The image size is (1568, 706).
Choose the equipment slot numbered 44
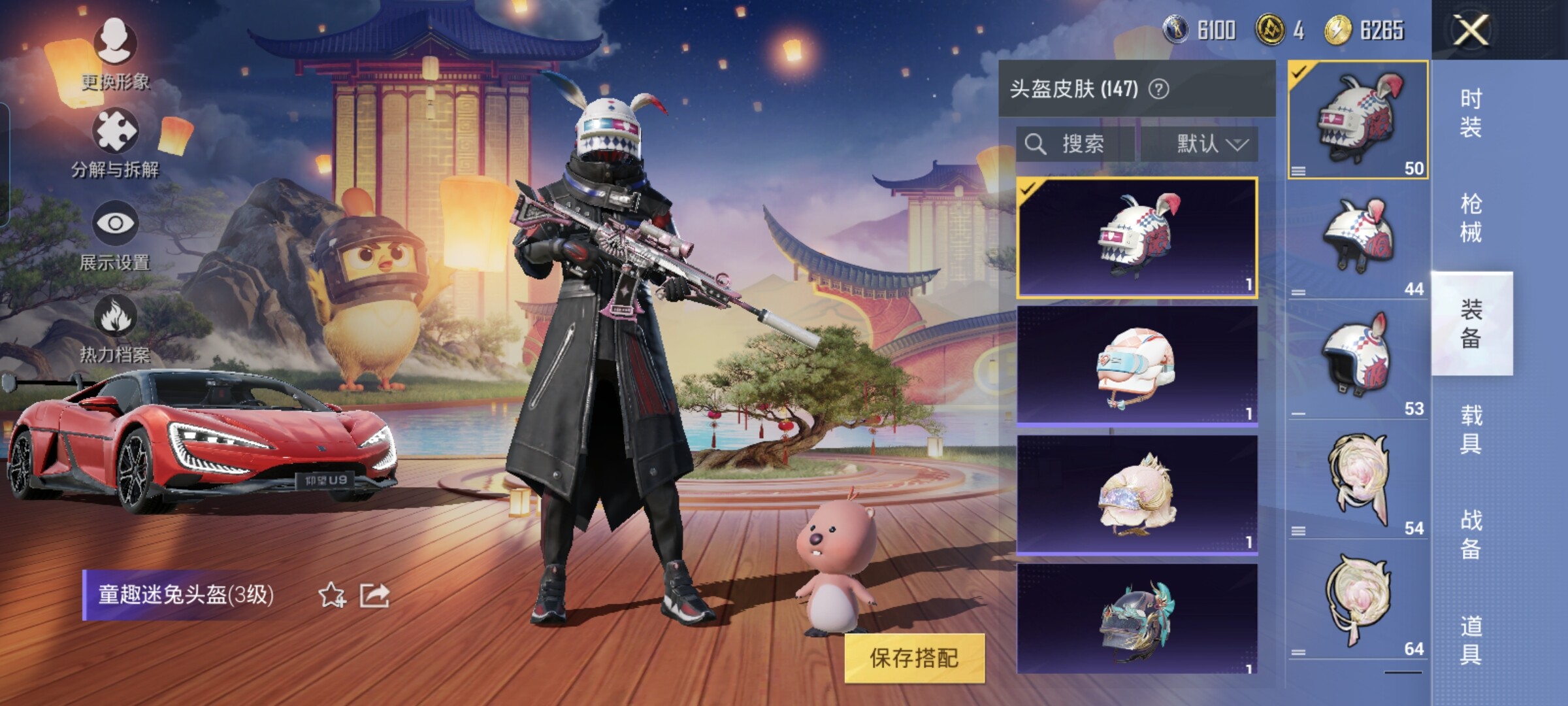tap(1358, 241)
